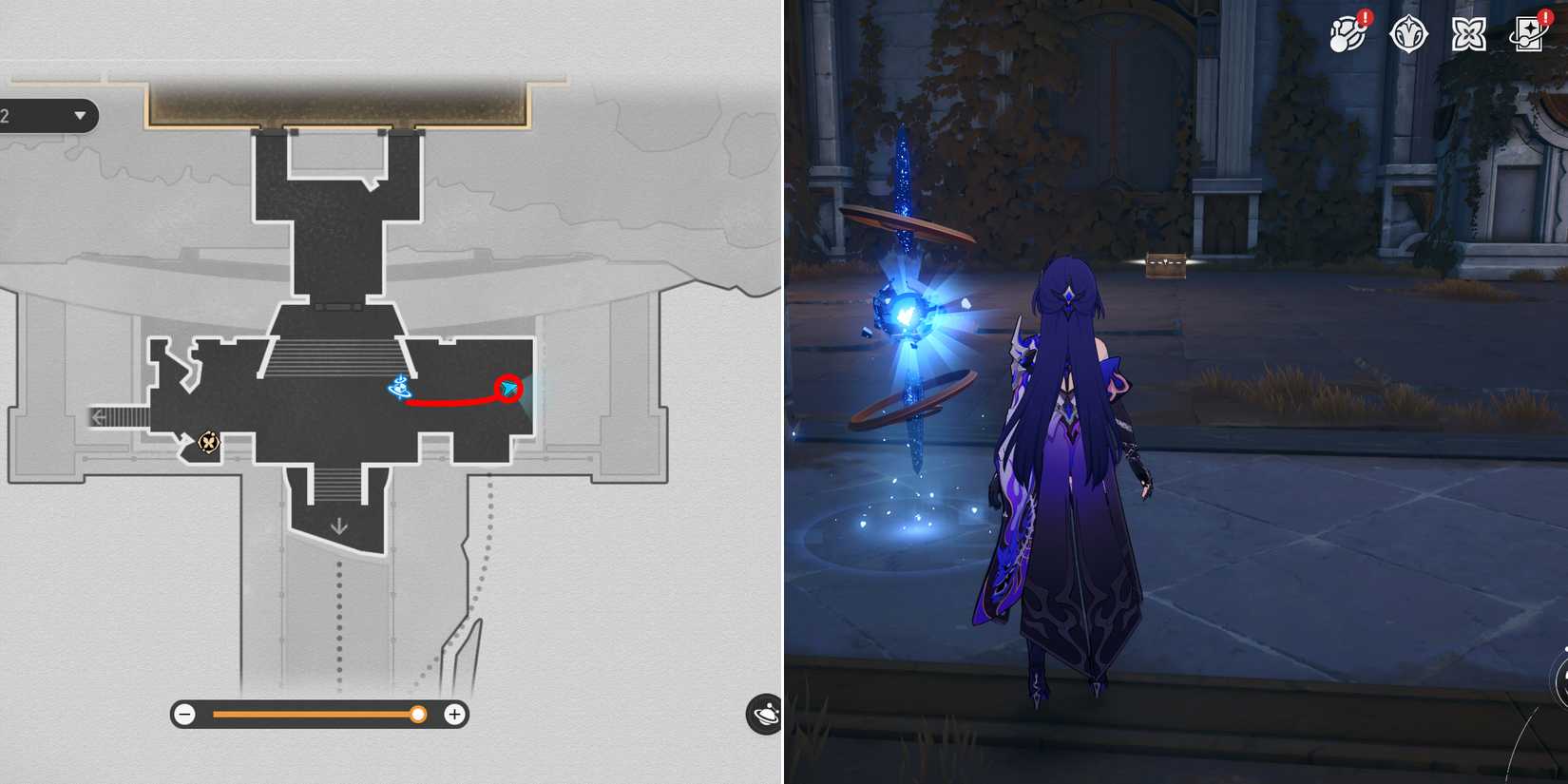This screenshot has height=784, width=1568.
Task: Open star map via the planet icon
Action: [x=766, y=714]
